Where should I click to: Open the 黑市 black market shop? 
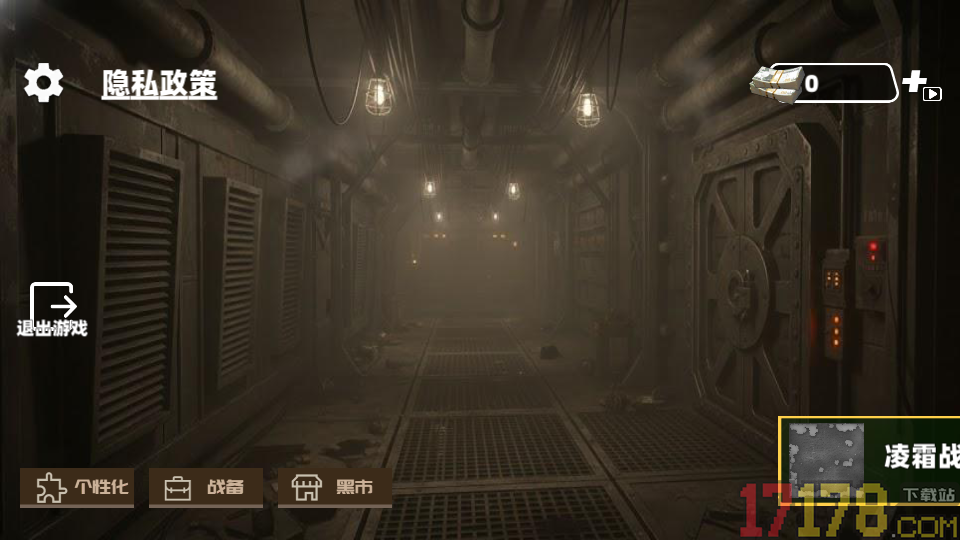(x=334, y=488)
